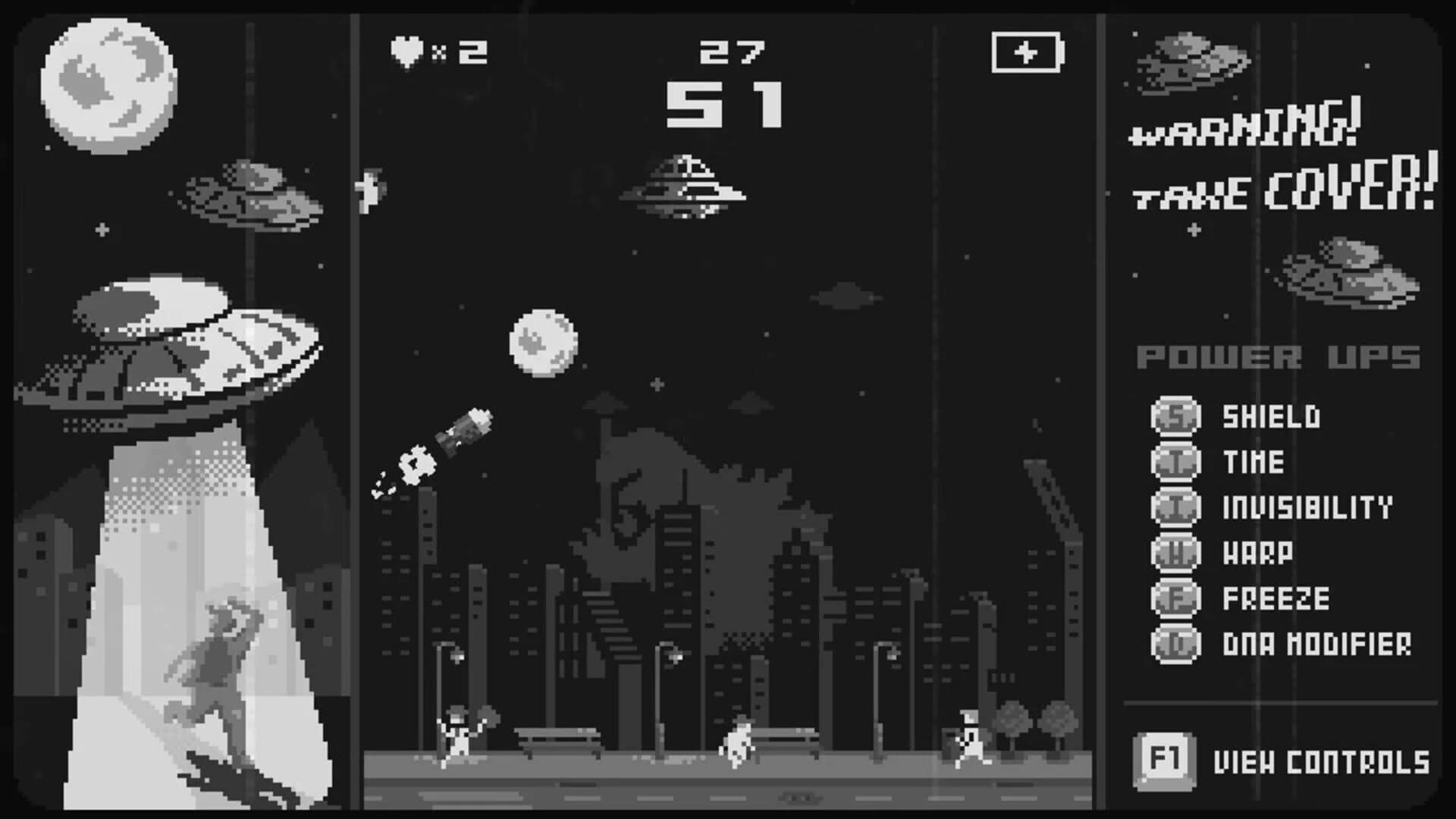Image resolution: width=1456 pixels, height=819 pixels.
Task: Click the score counter showing 51
Action: (724, 106)
